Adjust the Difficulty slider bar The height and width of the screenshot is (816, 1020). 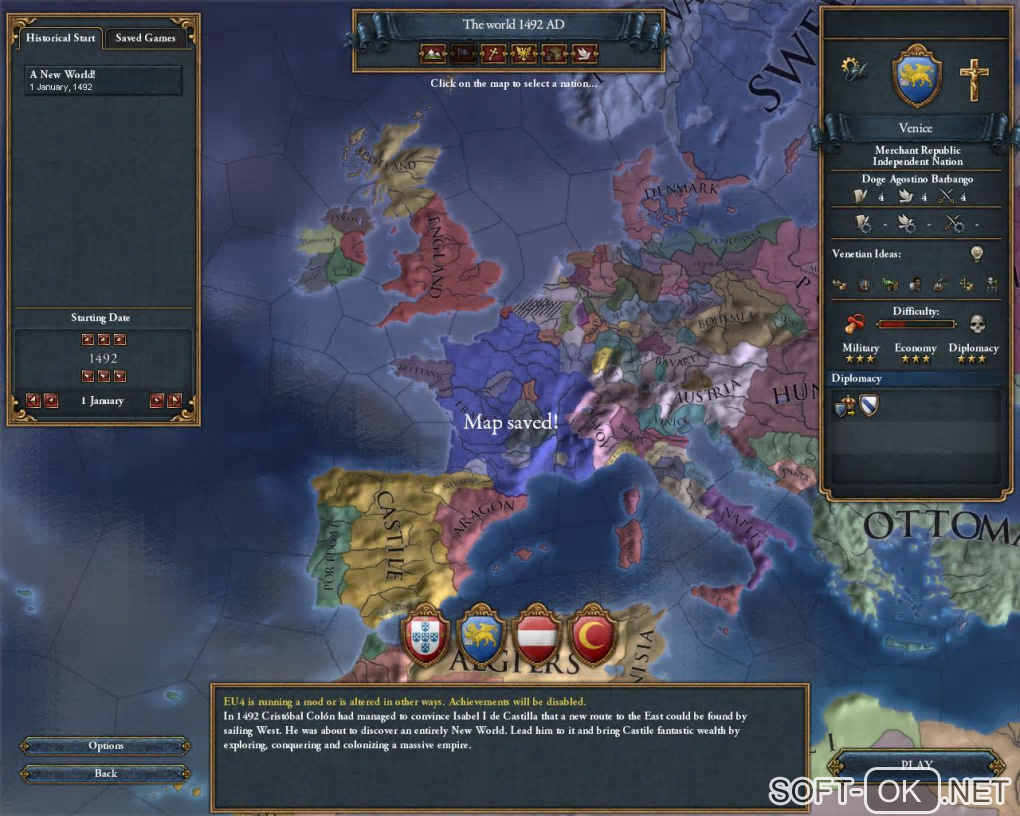pyautogui.click(x=916, y=324)
